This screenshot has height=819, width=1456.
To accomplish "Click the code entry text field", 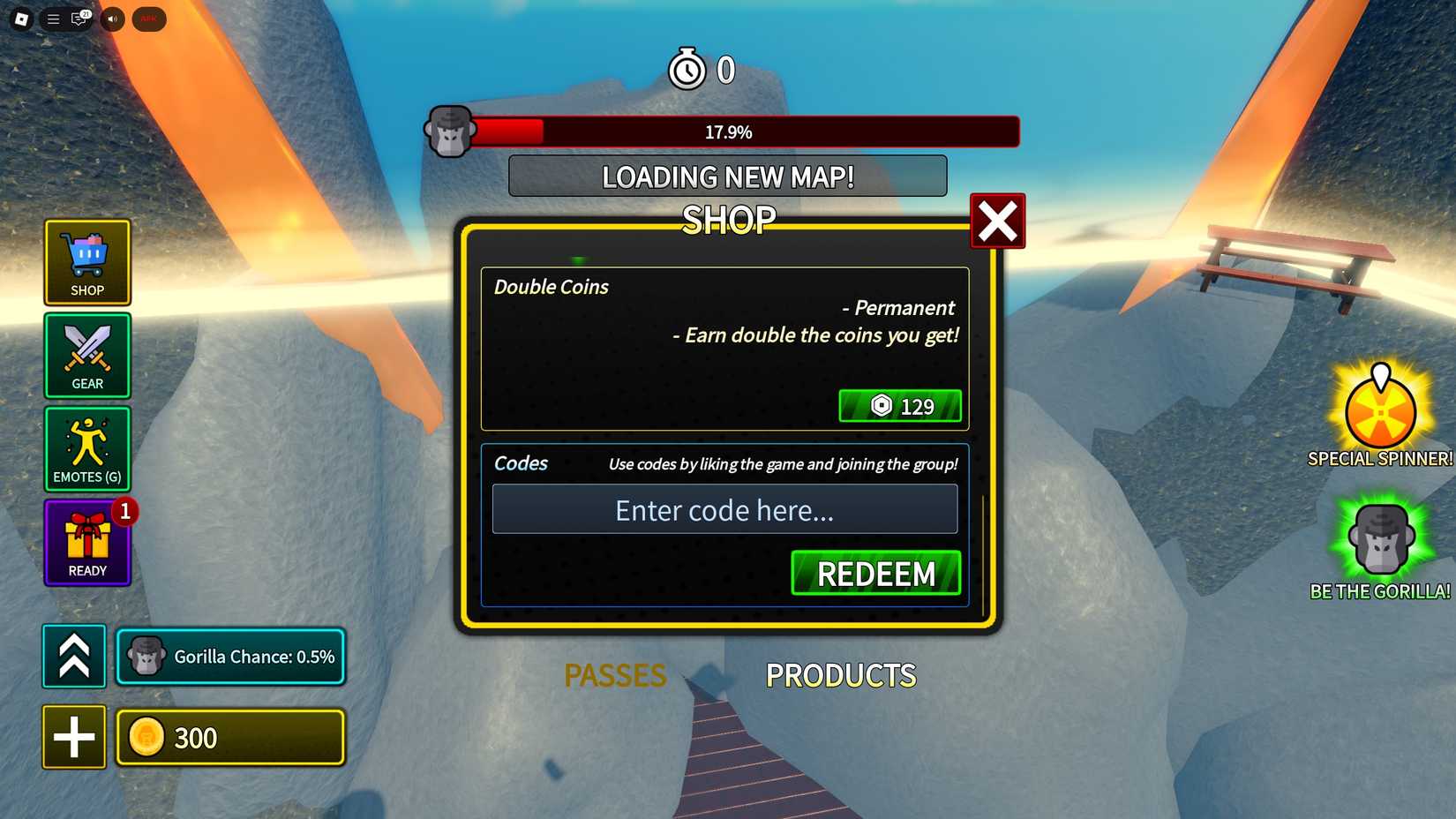I will pos(724,509).
